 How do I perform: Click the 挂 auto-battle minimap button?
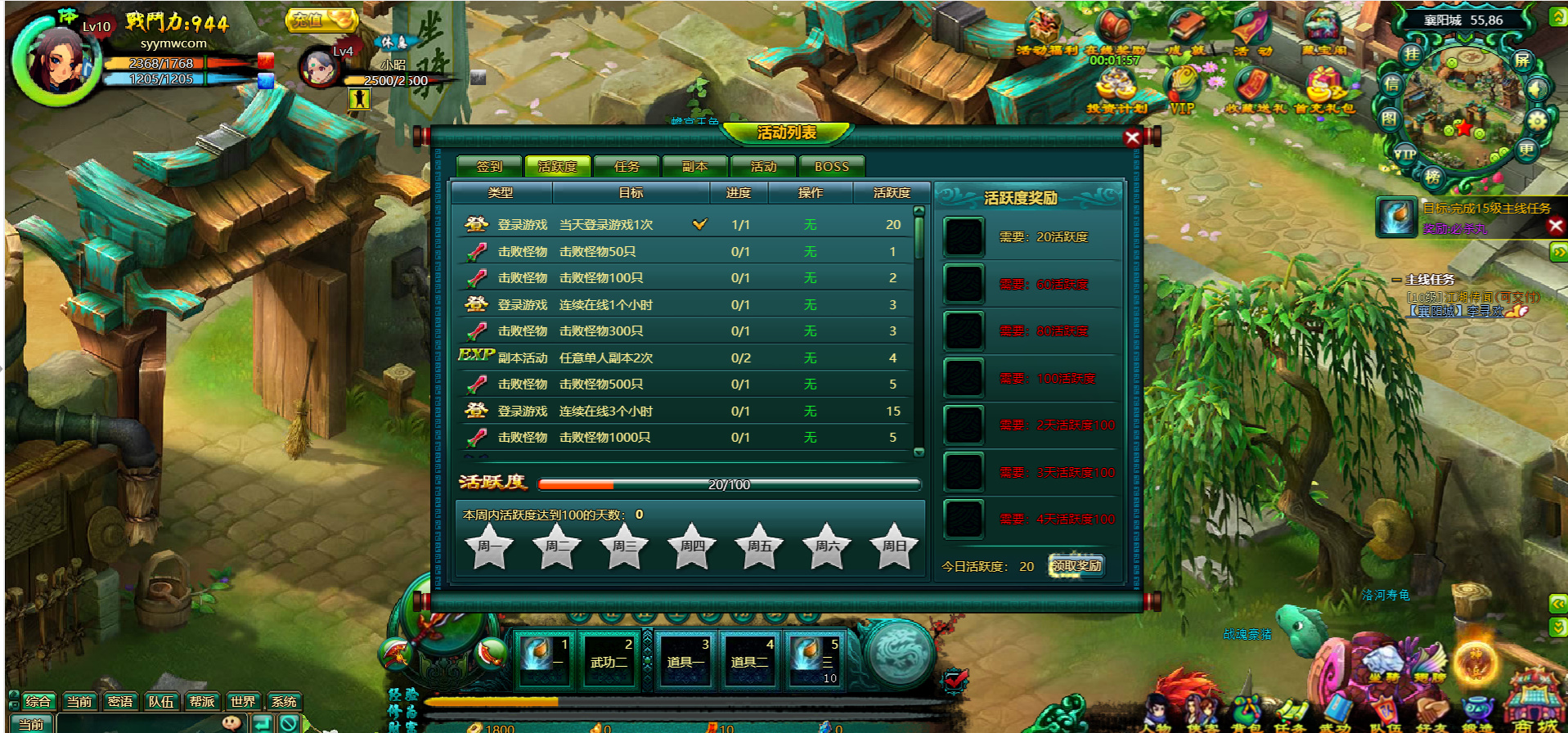point(1411,55)
